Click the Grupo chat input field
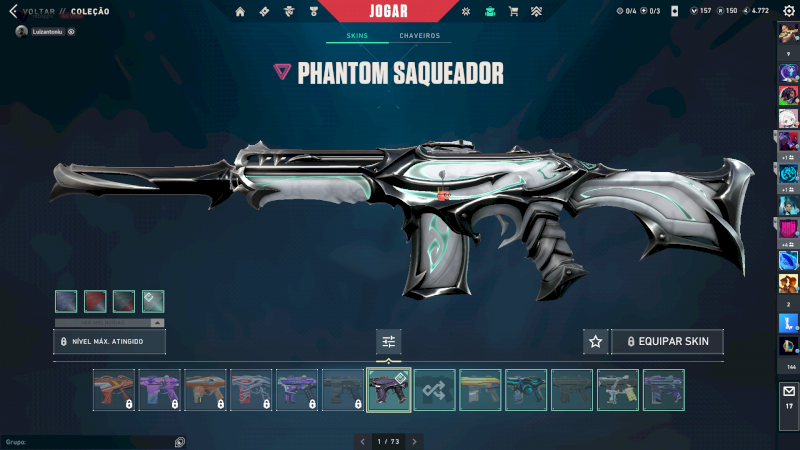Viewport: 800px width, 450px height. pos(85,441)
